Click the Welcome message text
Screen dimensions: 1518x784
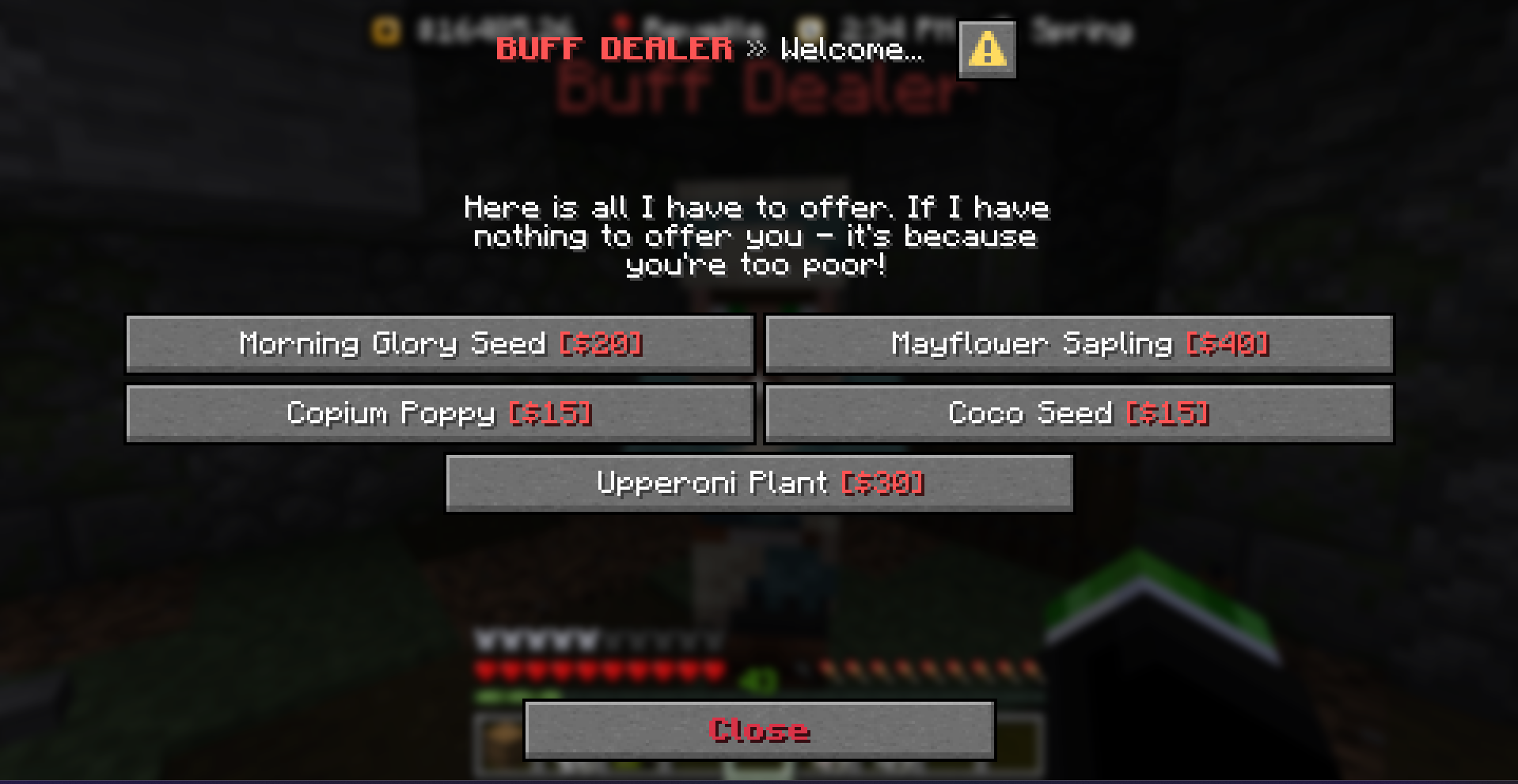coord(851,51)
